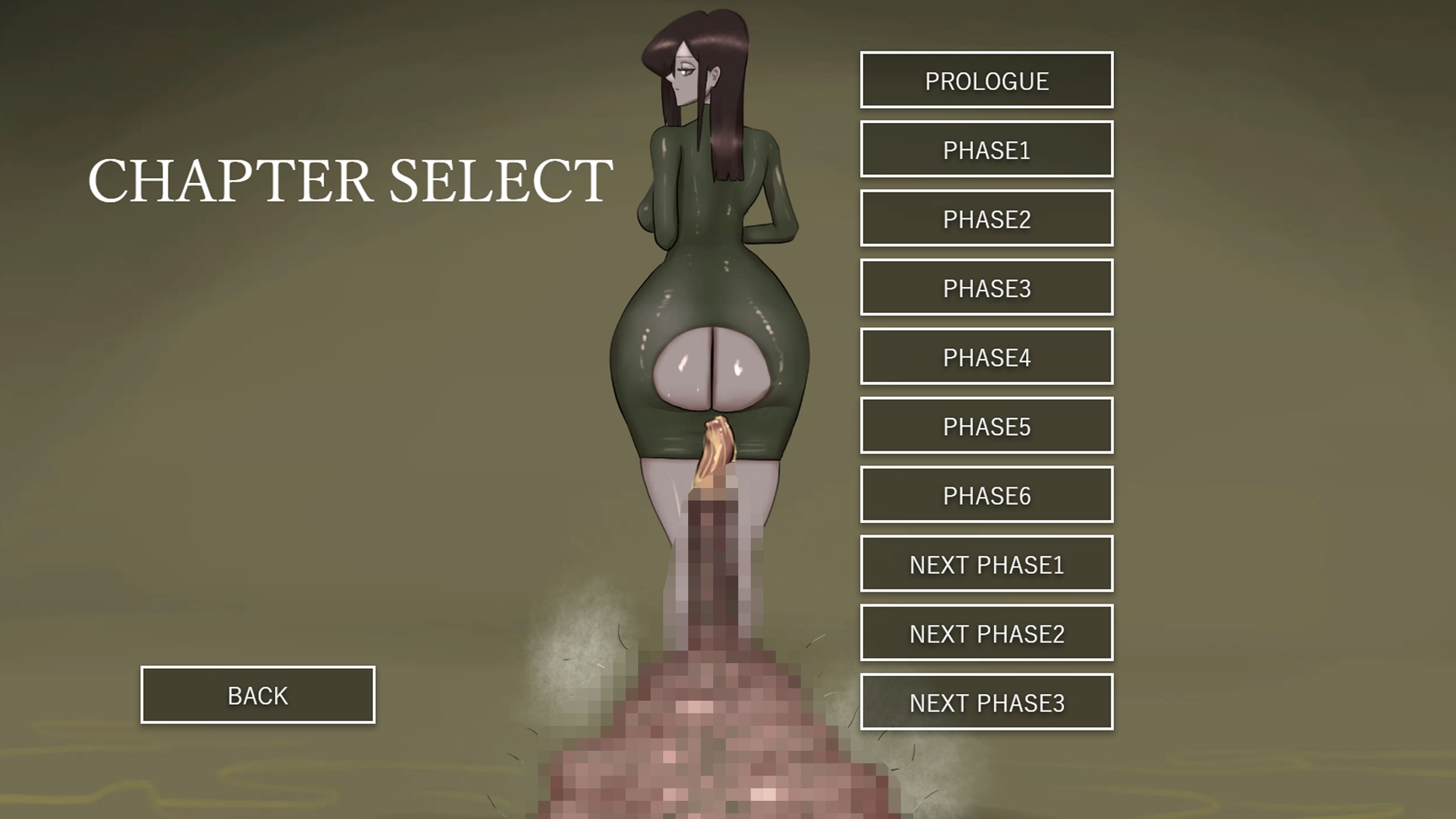Select PHASE4 from the chapter list

point(986,357)
